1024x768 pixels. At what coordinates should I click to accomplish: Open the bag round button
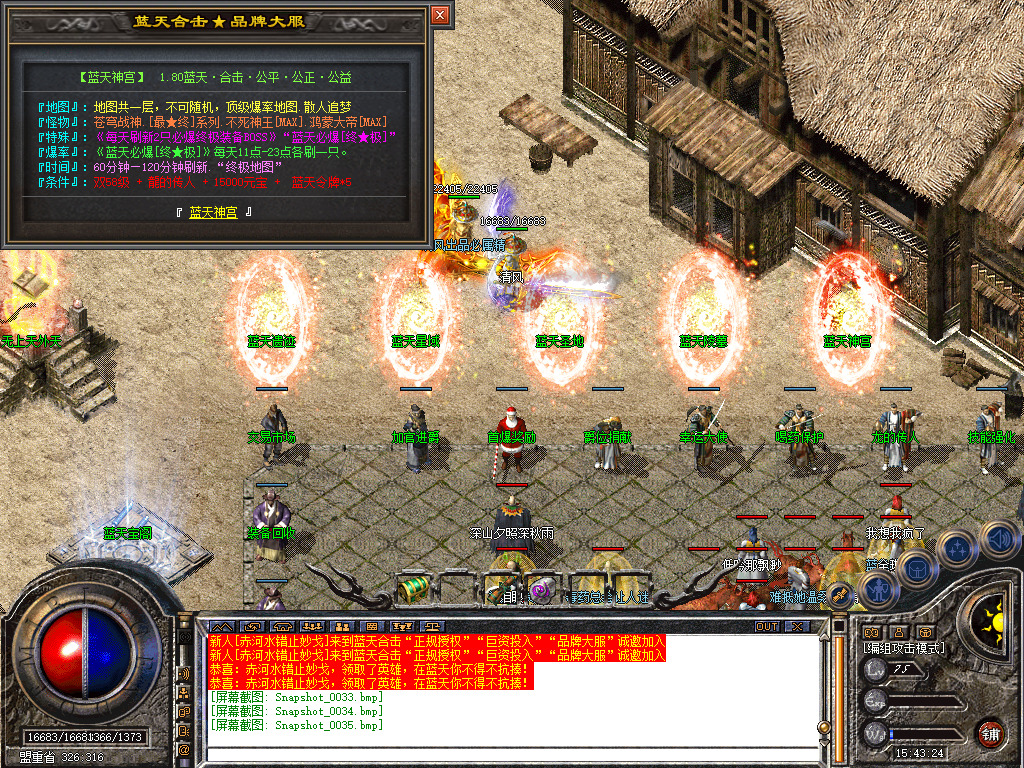pyautogui.click(x=916, y=568)
